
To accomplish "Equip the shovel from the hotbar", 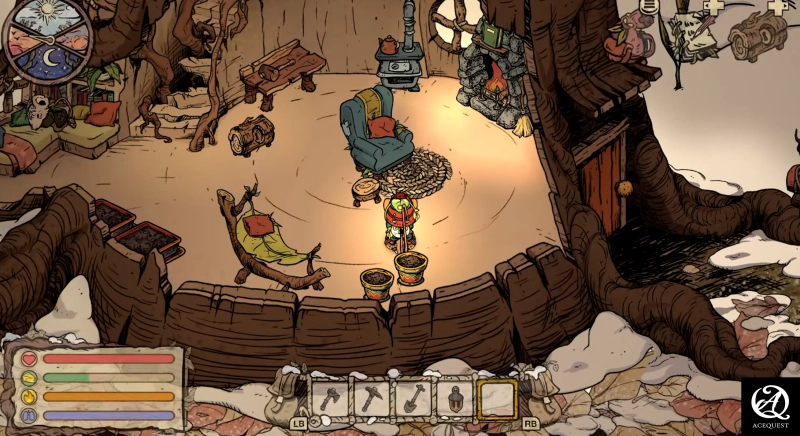I will click(412, 398).
